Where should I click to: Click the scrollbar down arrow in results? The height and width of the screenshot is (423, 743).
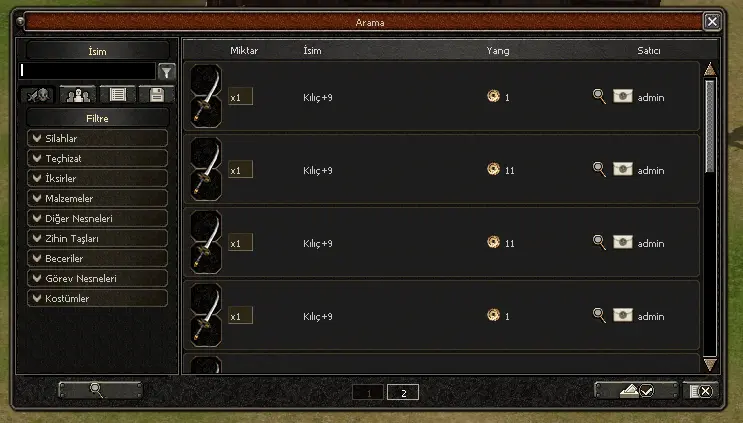[x=710, y=364]
